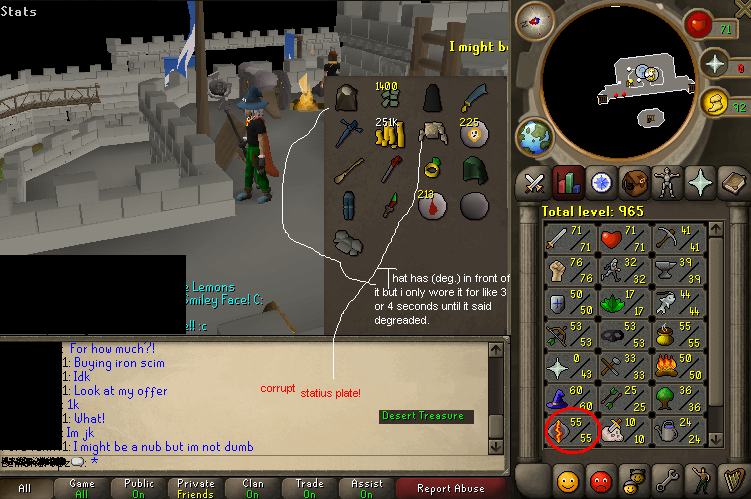751x499 pixels.
Task: Open the Magic spellbook tab
Action: point(732,184)
